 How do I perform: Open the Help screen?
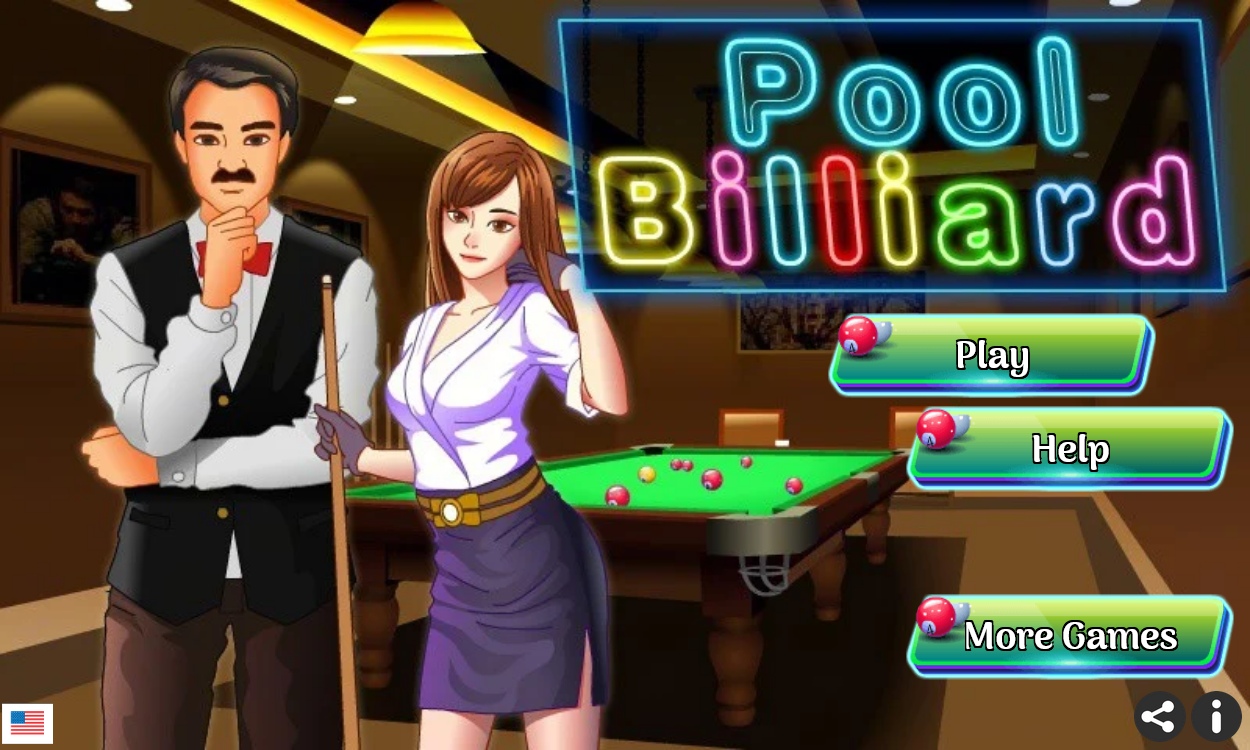pos(1069,448)
